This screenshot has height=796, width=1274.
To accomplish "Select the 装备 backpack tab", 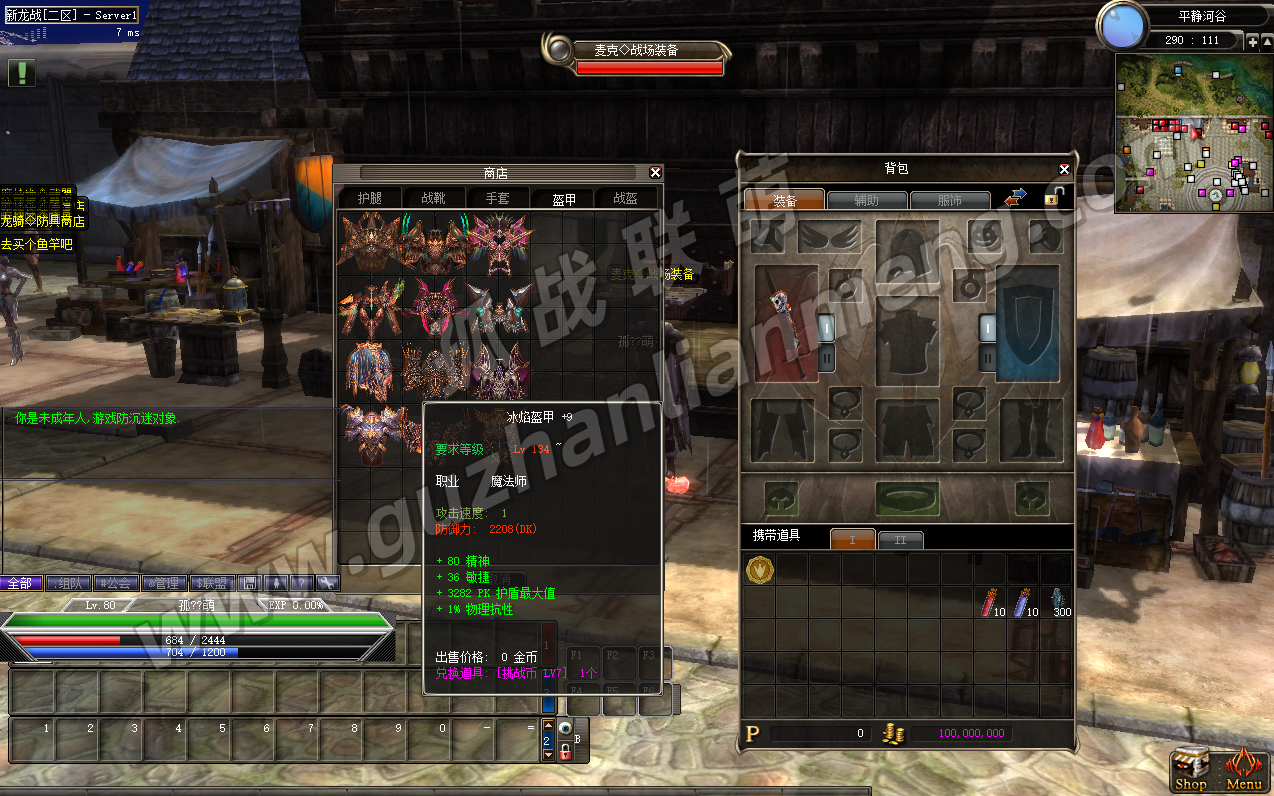I will click(x=785, y=201).
